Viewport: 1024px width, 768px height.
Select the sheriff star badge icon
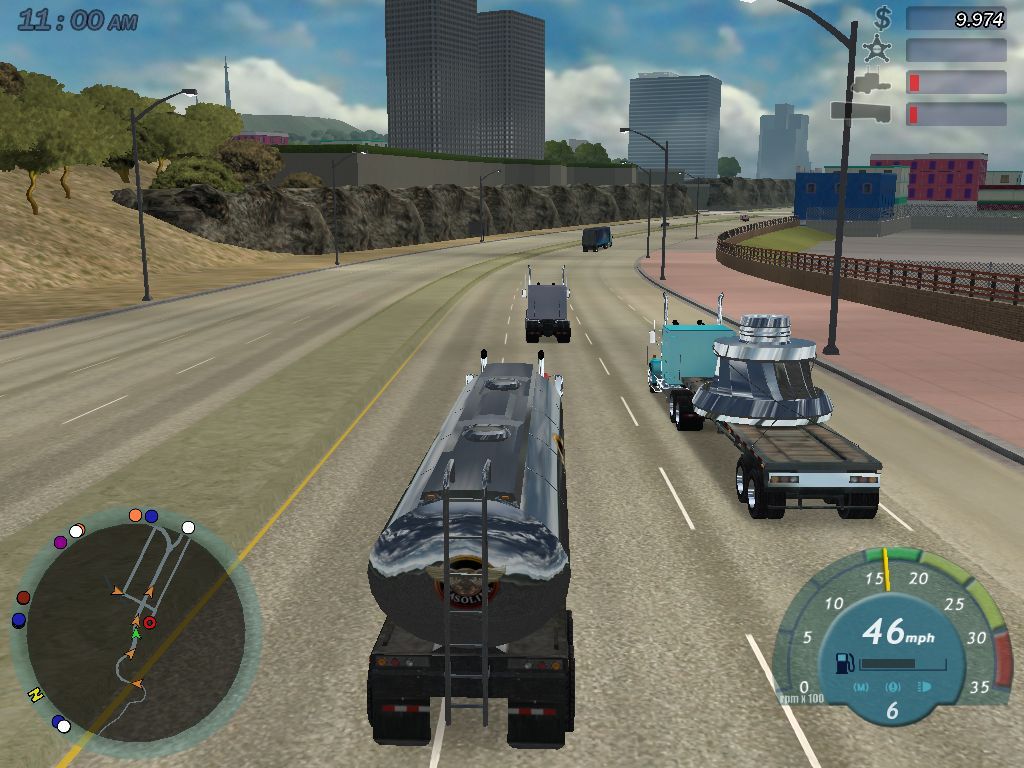point(879,49)
